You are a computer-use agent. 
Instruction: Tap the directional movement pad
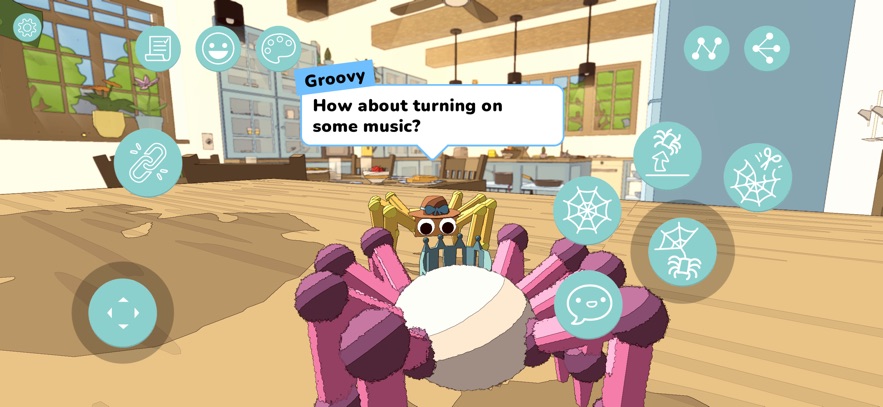click(123, 312)
